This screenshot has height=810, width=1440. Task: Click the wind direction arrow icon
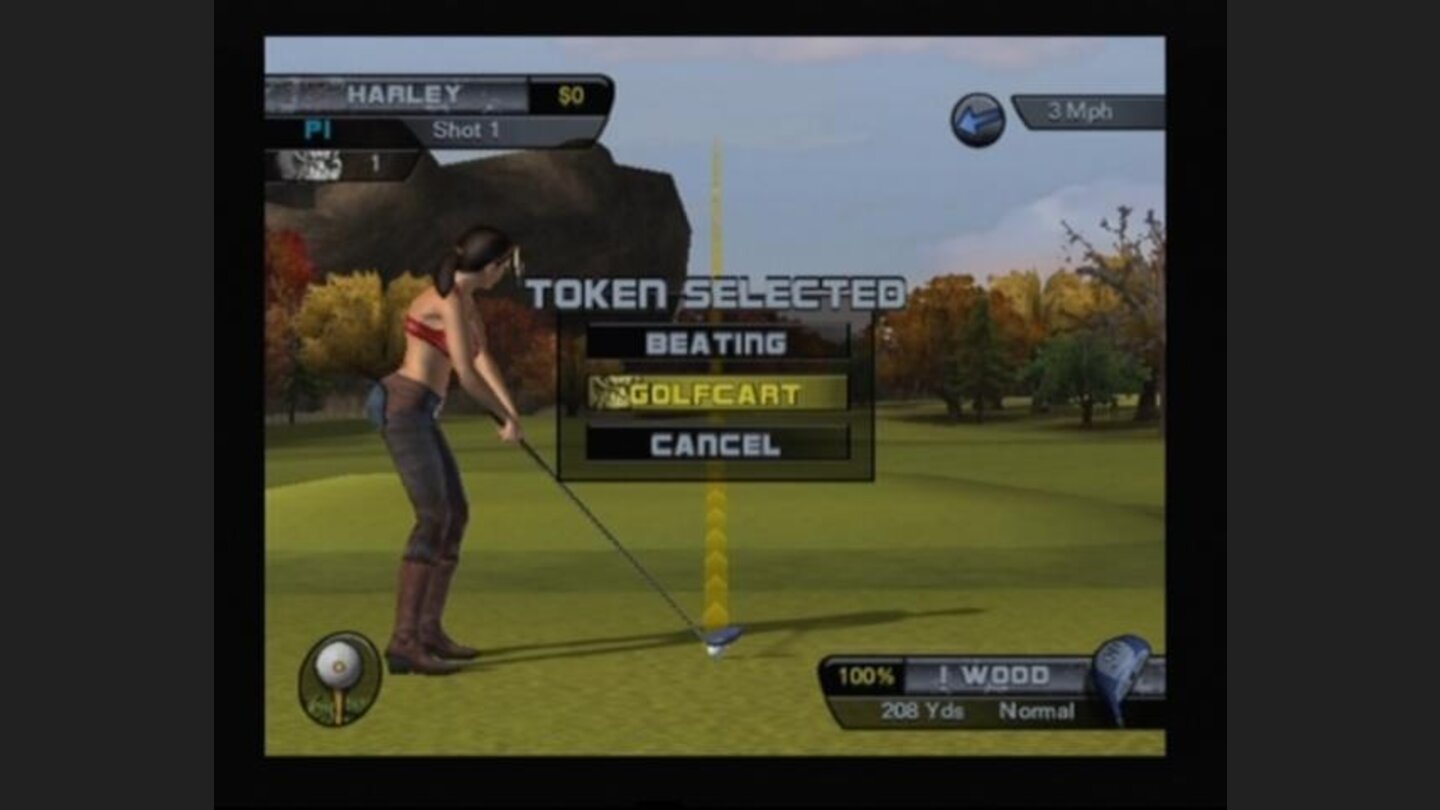click(977, 116)
